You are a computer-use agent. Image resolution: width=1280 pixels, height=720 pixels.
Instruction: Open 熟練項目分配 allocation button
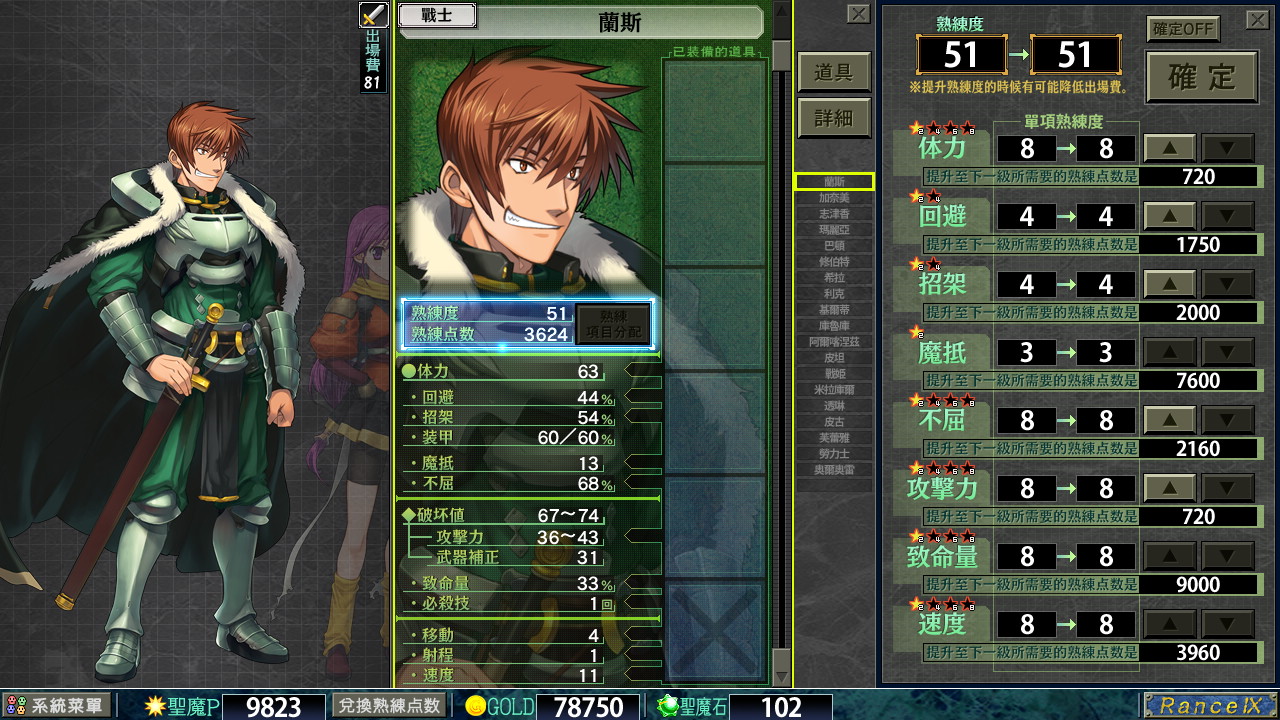[x=612, y=324]
